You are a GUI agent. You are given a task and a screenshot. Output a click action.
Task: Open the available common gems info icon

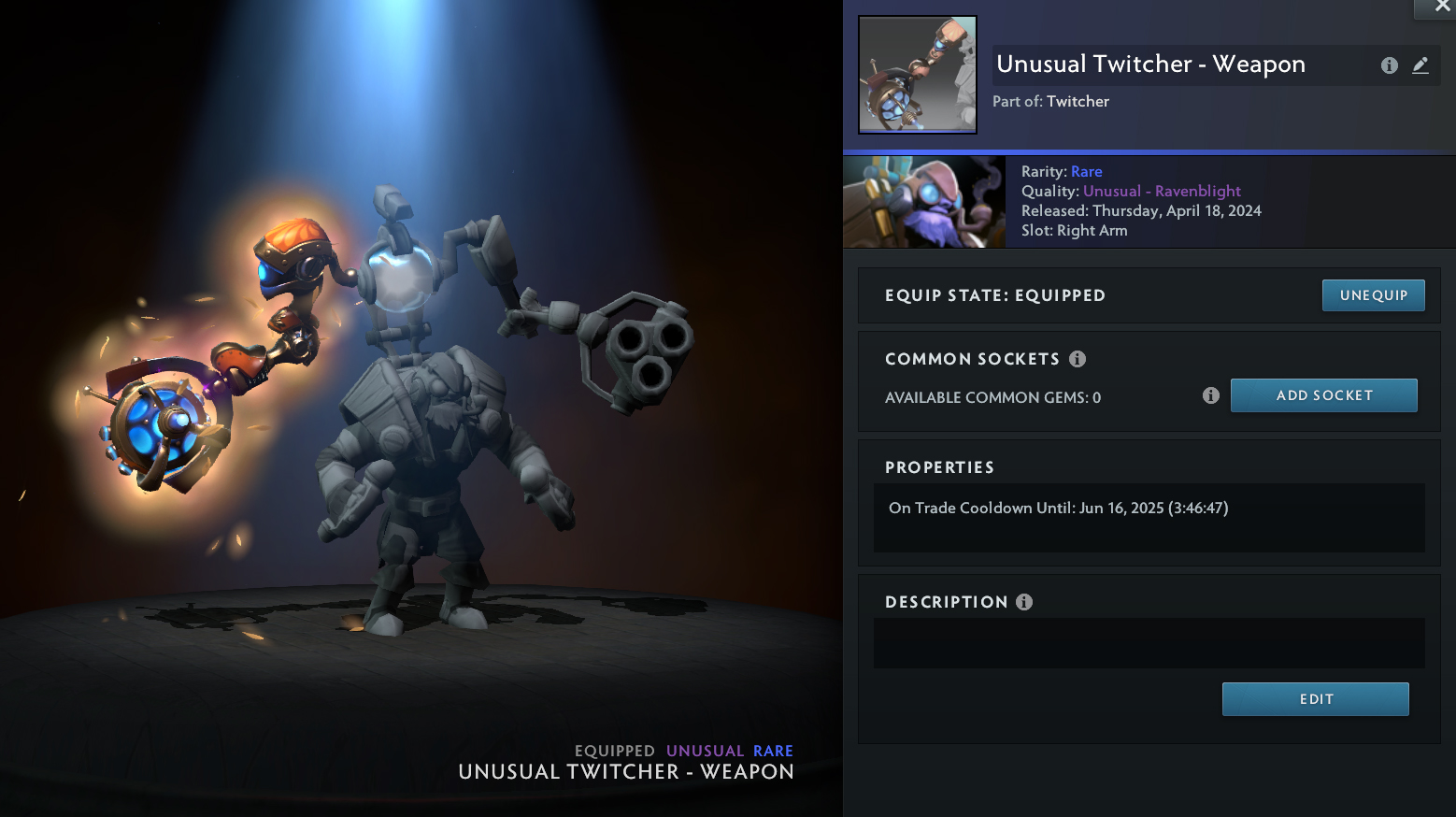[x=1211, y=395]
